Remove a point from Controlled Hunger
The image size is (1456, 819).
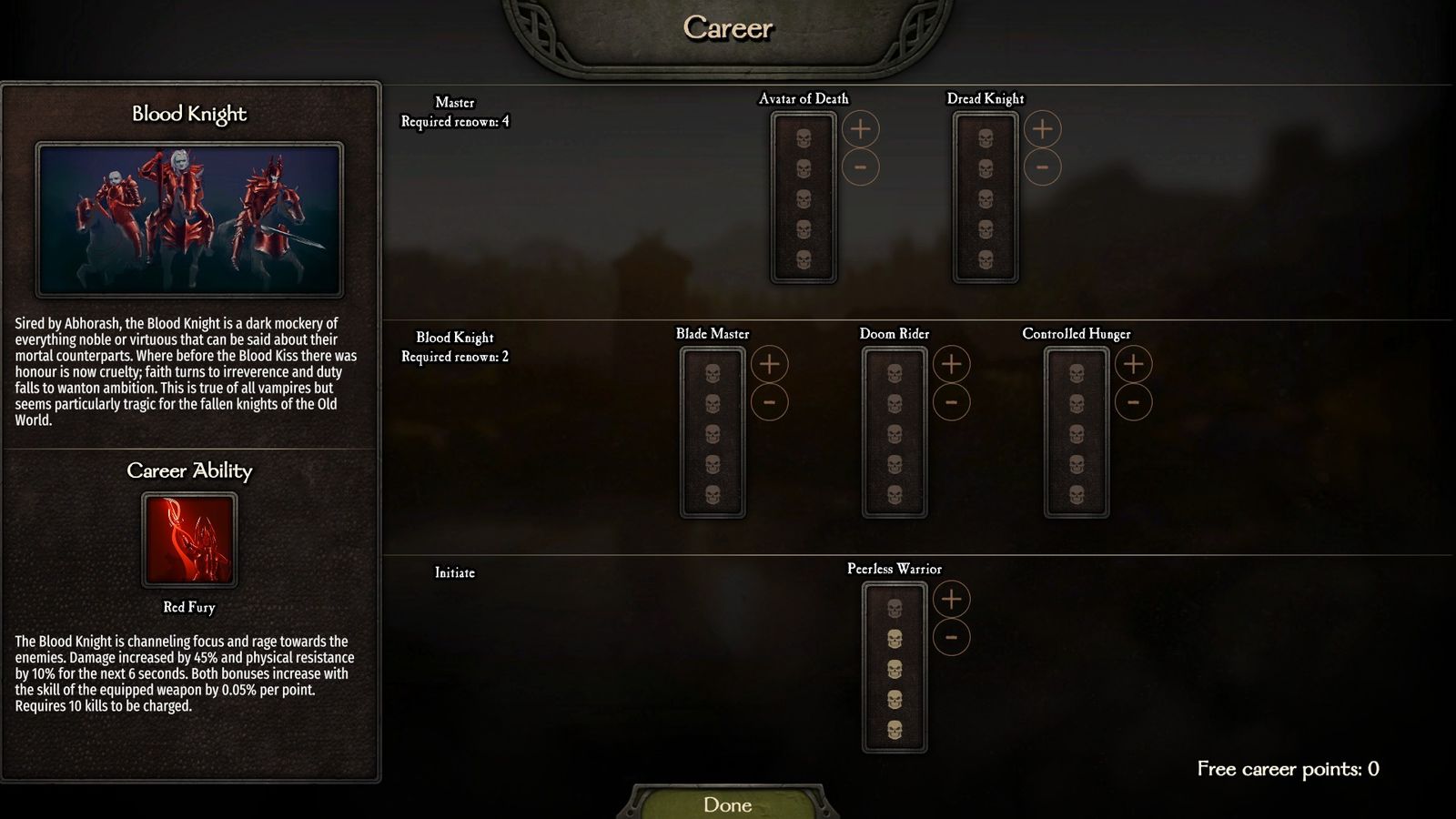[x=1133, y=402]
